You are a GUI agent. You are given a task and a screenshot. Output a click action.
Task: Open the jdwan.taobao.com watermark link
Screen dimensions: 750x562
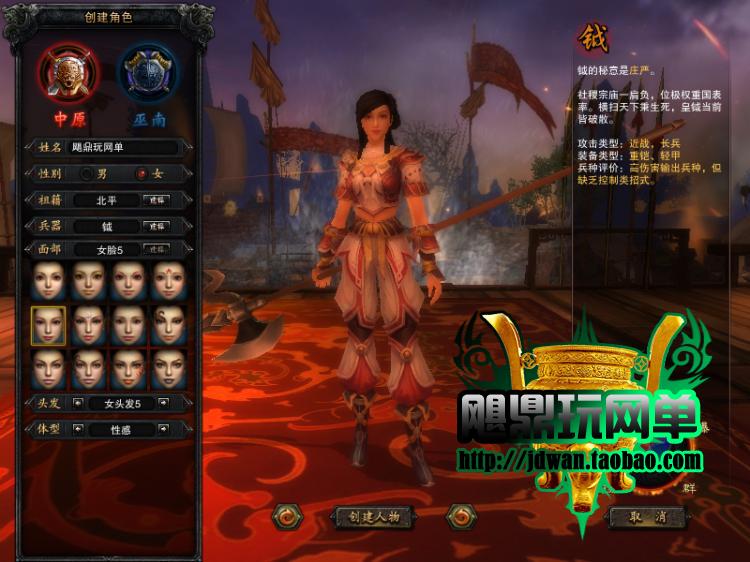(580, 461)
